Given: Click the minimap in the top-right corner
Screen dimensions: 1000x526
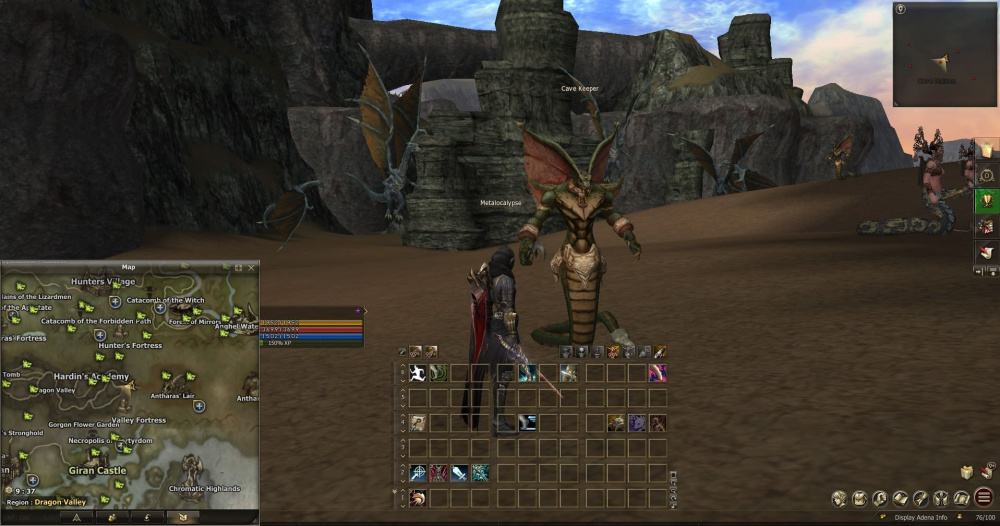Looking at the screenshot, I should click(945, 54).
